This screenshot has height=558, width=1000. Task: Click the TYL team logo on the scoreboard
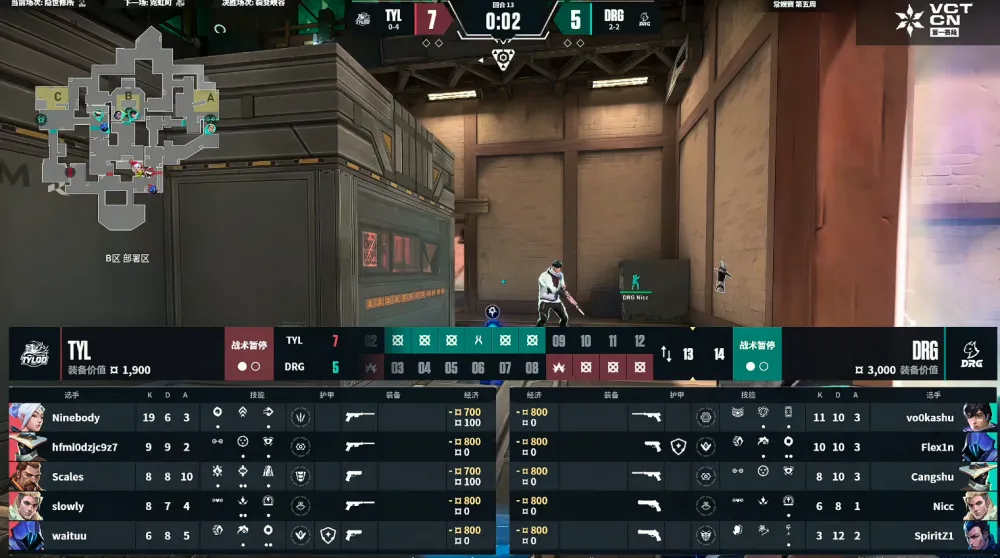point(36,354)
